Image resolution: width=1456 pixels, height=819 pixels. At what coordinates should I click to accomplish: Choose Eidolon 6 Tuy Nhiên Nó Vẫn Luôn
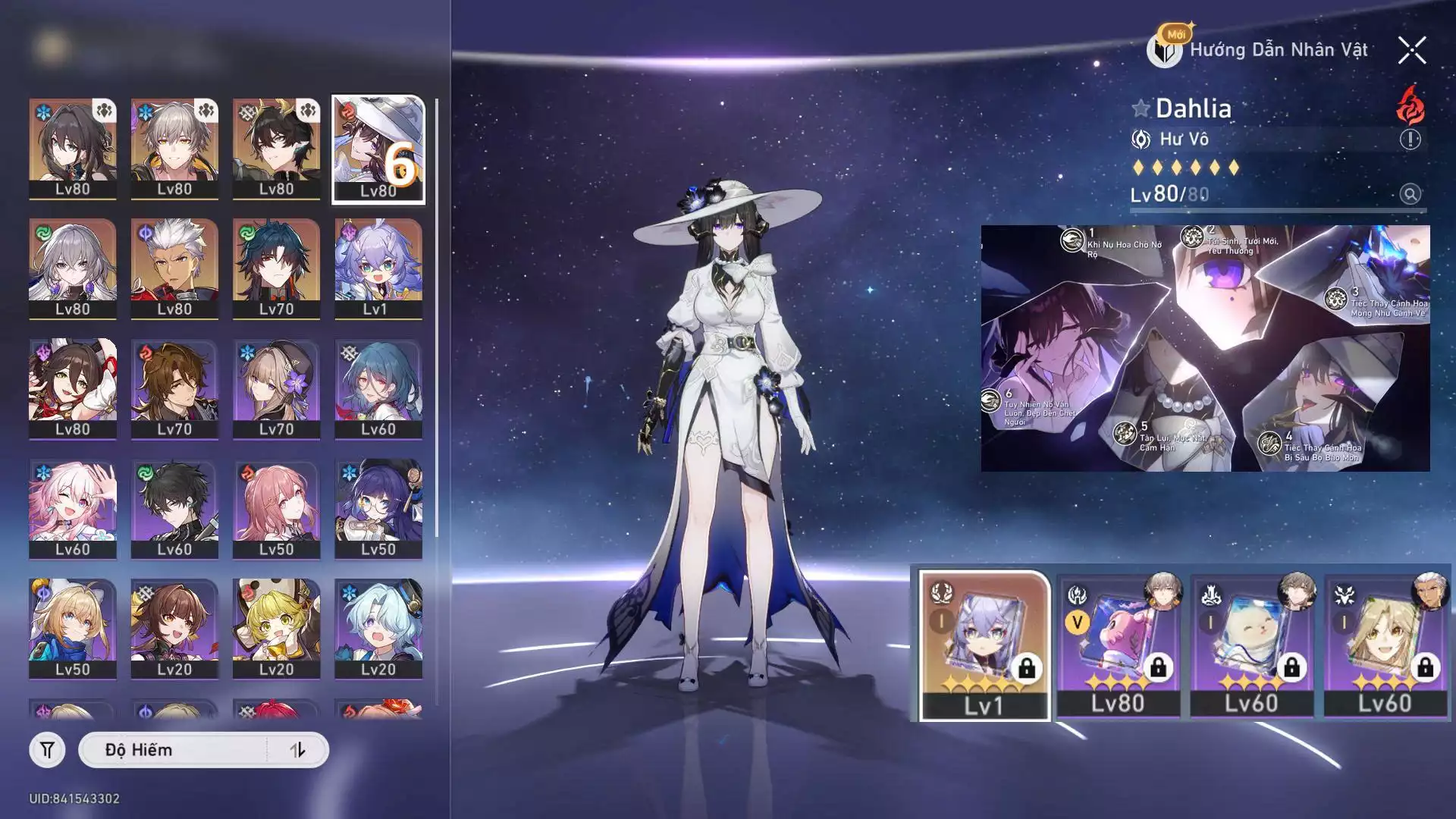click(x=990, y=400)
